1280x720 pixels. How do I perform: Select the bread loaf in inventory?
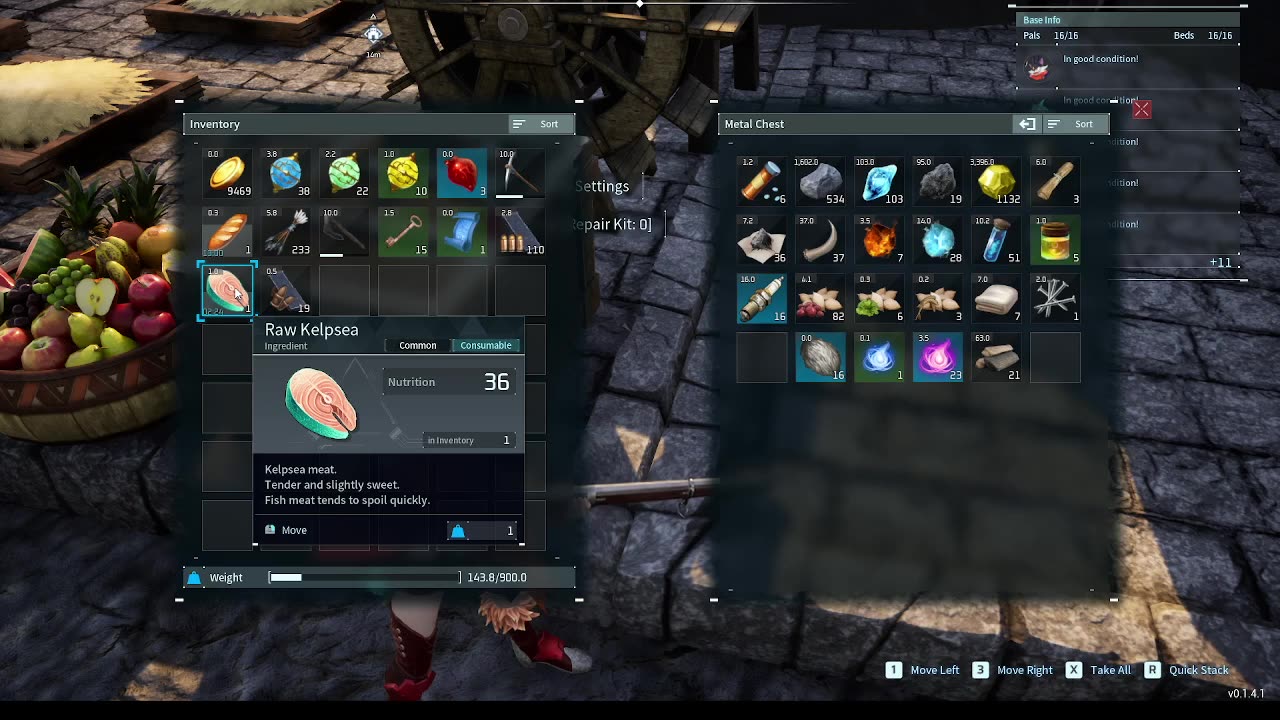click(227, 232)
